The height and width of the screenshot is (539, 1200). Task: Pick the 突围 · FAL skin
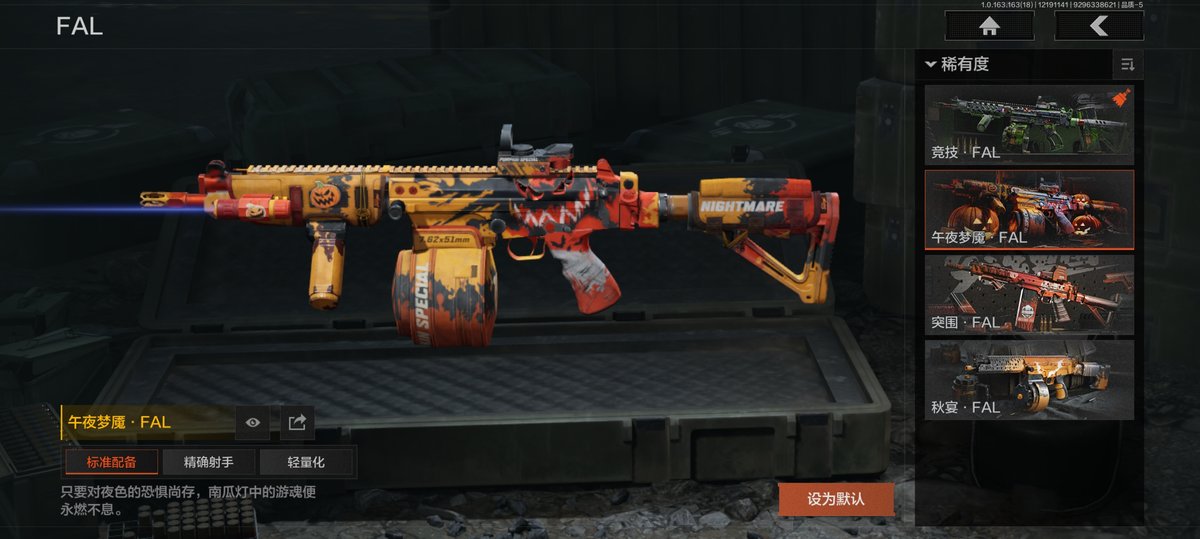tap(1028, 294)
